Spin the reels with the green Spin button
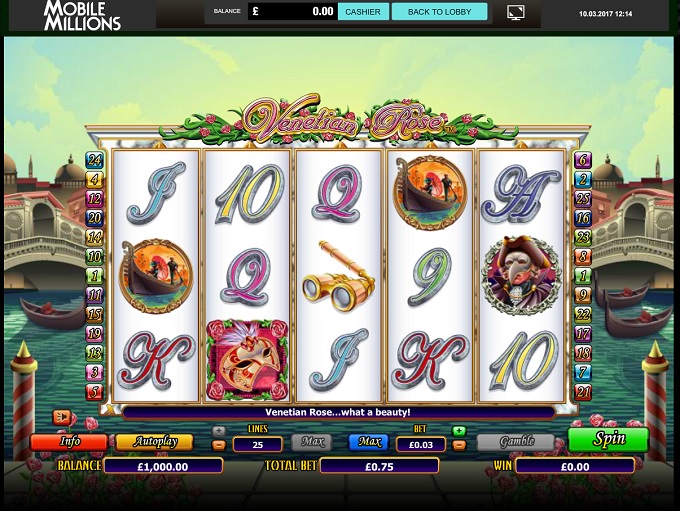The width and height of the screenshot is (680, 511). pyautogui.click(x=608, y=440)
